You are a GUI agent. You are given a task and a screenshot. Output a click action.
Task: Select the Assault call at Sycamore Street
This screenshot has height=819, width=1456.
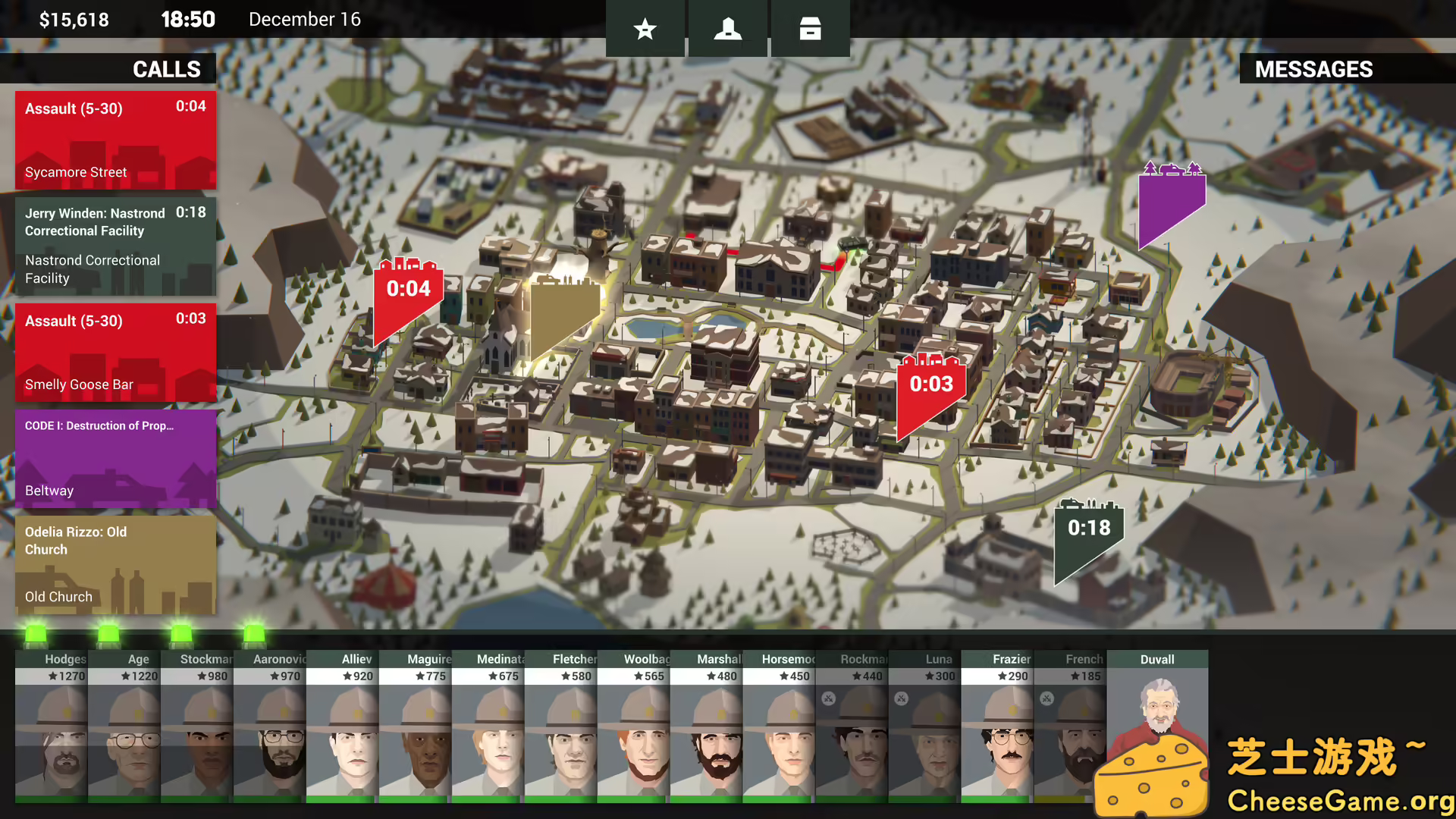pyautogui.click(x=115, y=140)
